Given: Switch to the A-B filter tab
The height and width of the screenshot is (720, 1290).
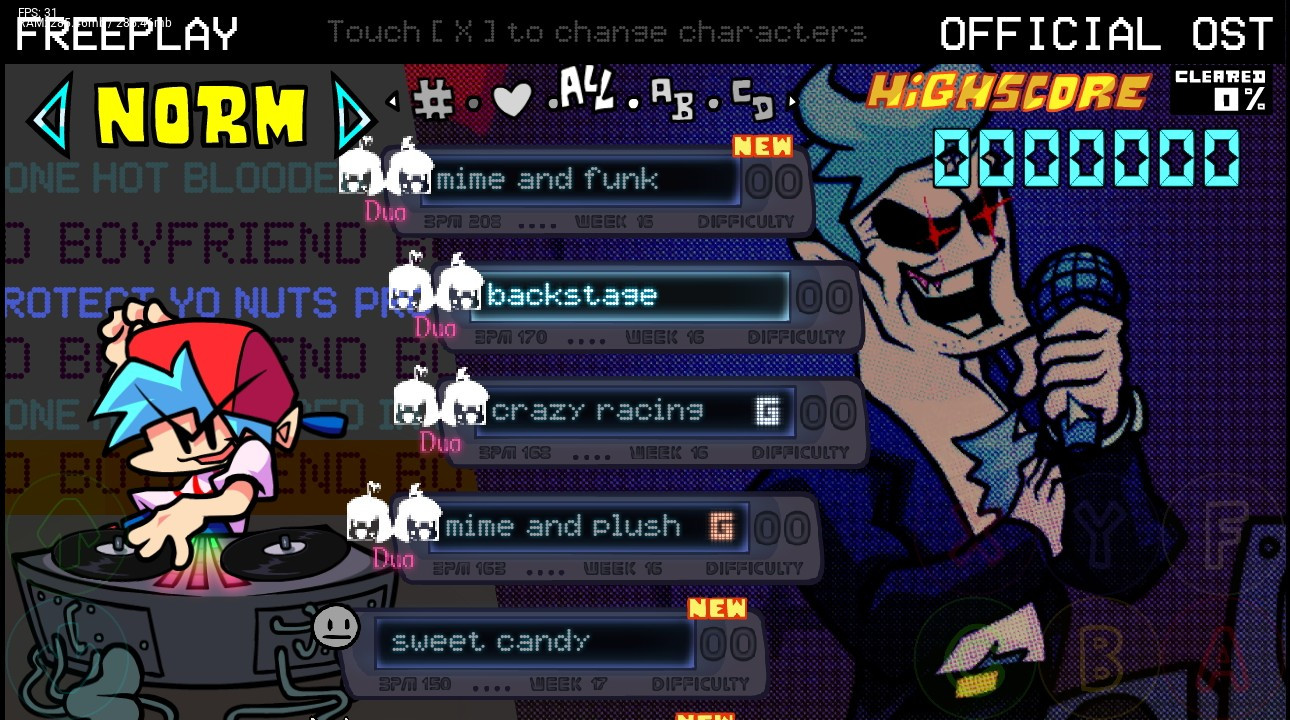Looking at the screenshot, I should [x=672, y=100].
